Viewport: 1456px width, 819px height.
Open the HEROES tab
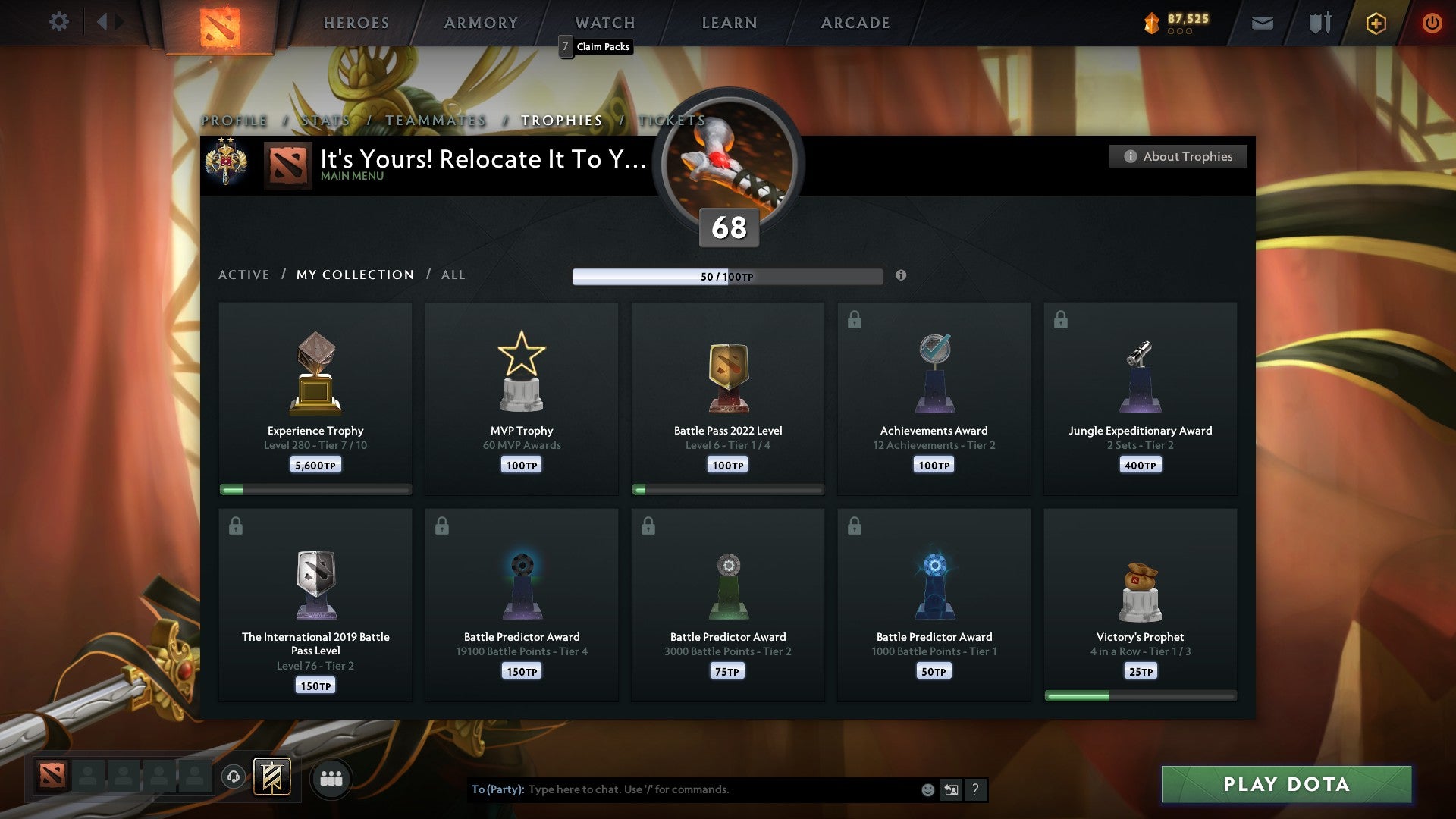point(356,23)
